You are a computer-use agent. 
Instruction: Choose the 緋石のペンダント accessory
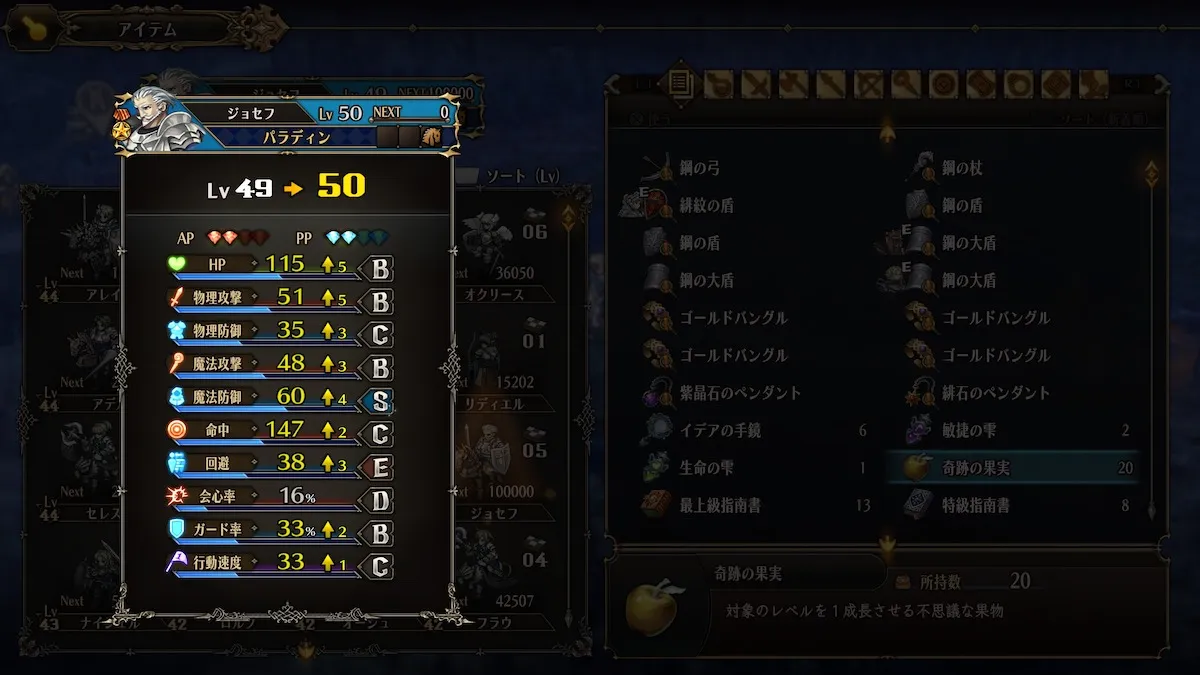[996, 393]
